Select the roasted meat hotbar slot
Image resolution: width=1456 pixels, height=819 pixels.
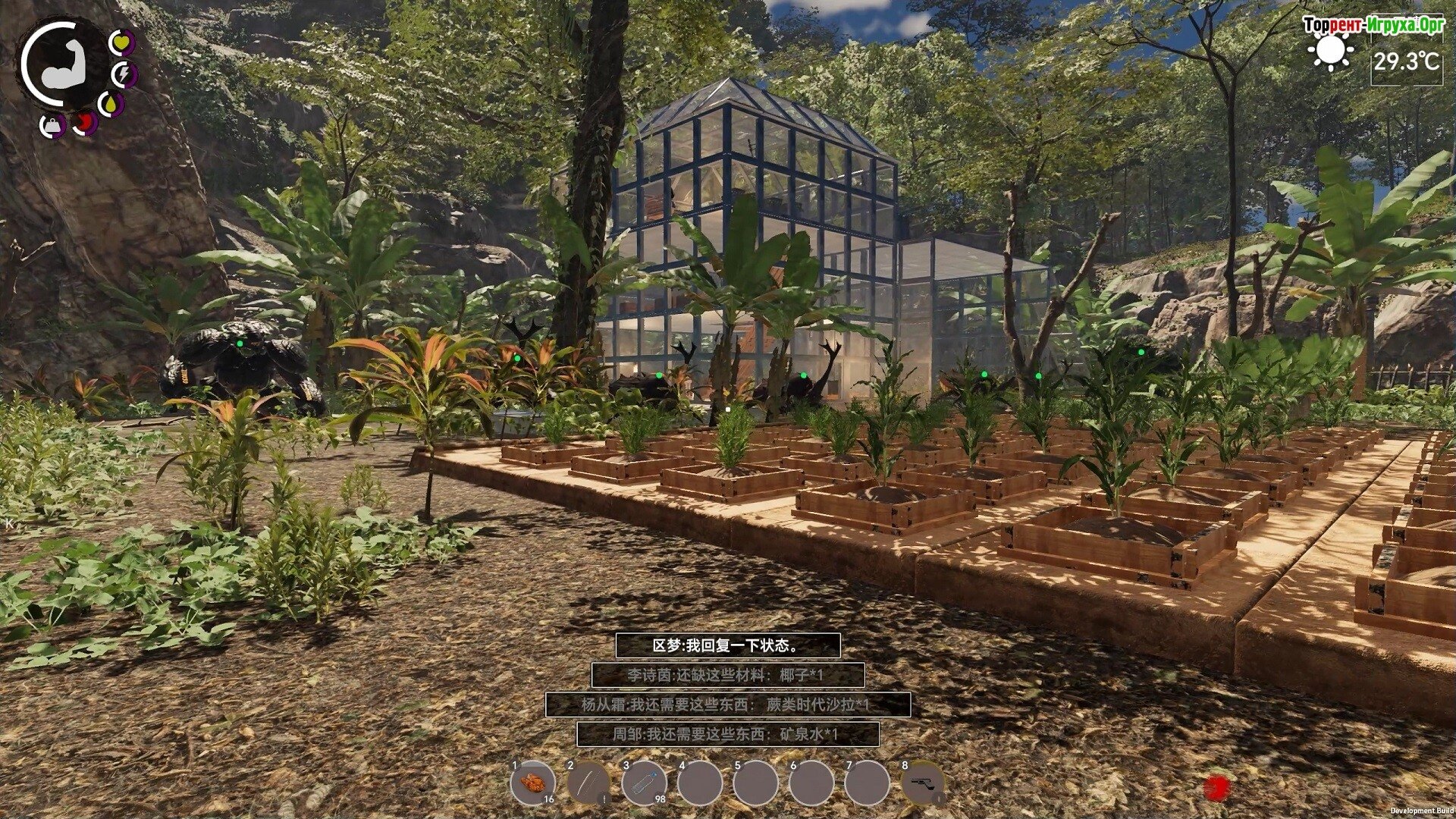tap(533, 783)
